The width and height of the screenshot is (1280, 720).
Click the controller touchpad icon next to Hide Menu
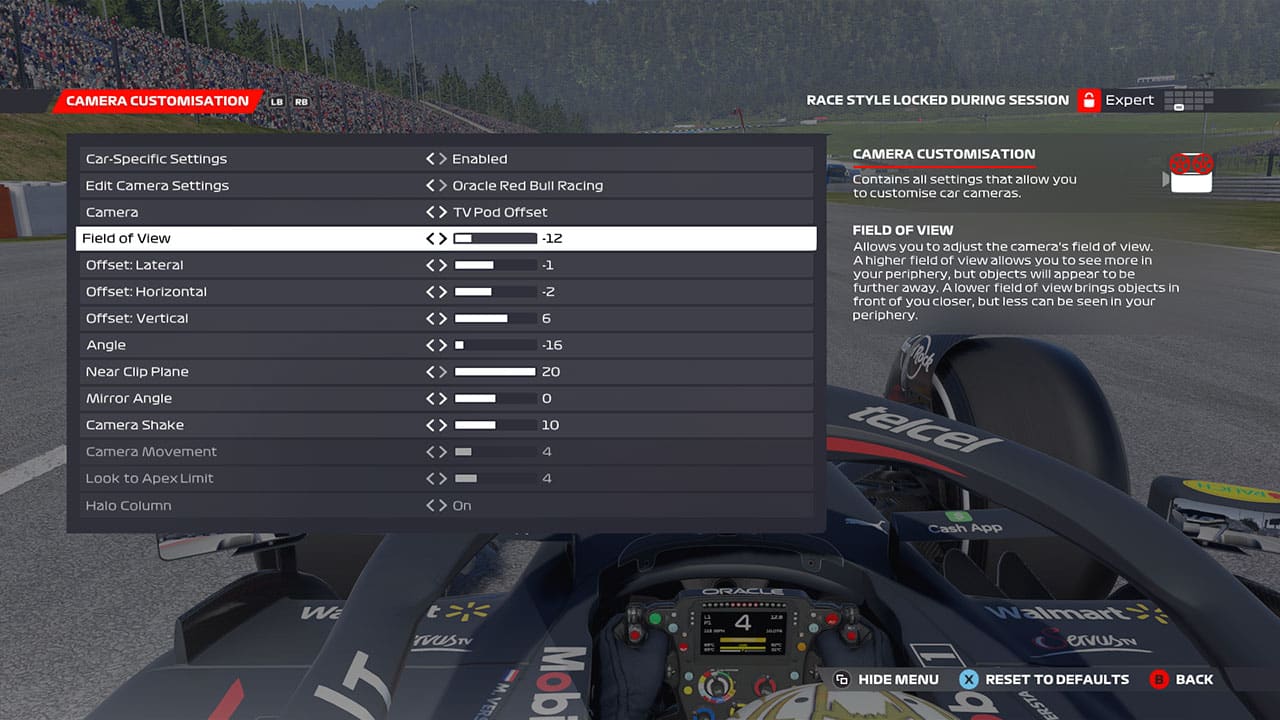pyautogui.click(x=842, y=679)
